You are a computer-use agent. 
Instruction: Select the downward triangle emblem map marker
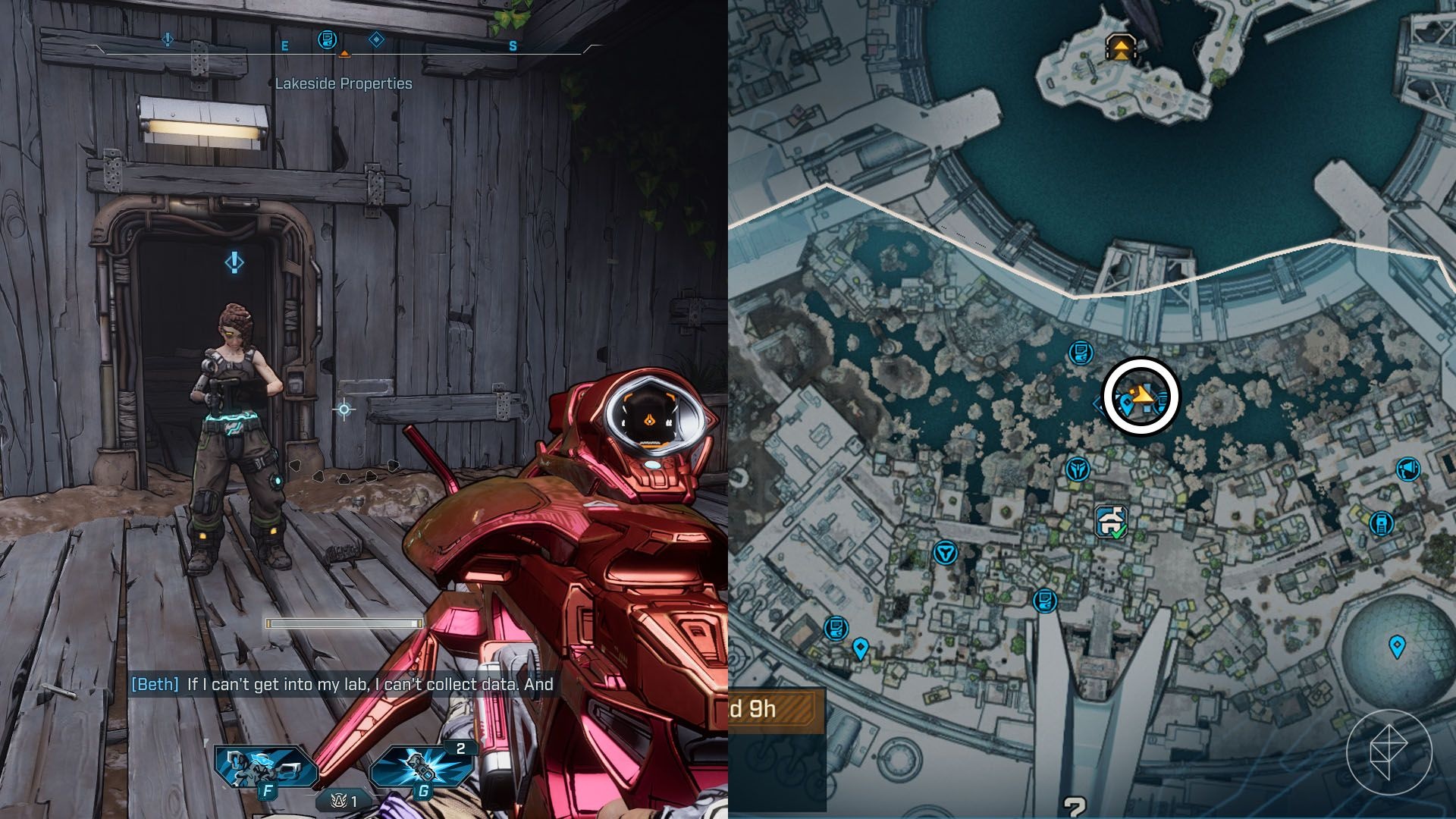point(945,552)
